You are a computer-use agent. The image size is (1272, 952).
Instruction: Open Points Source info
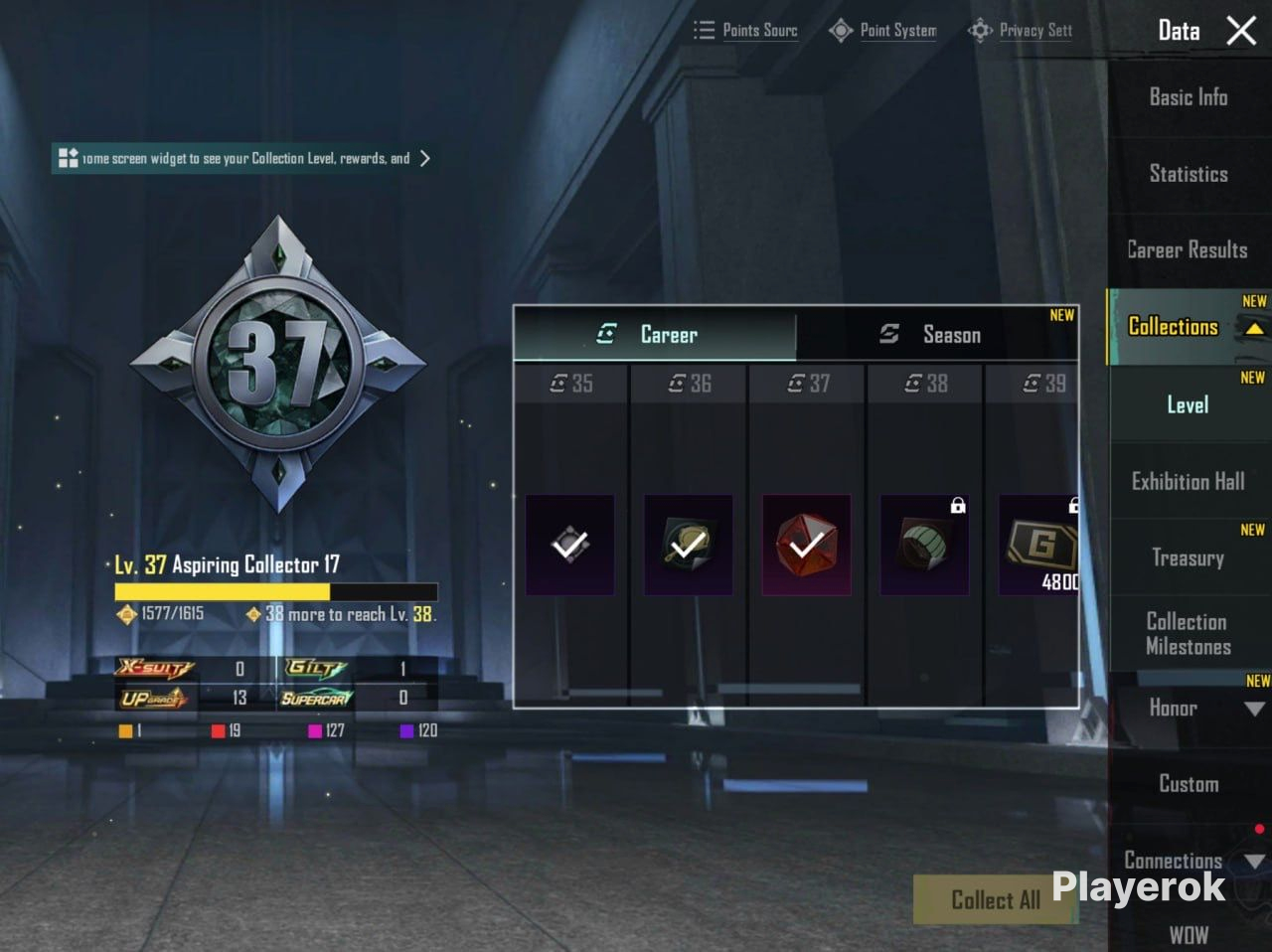pyautogui.click(x=746, y=31)
